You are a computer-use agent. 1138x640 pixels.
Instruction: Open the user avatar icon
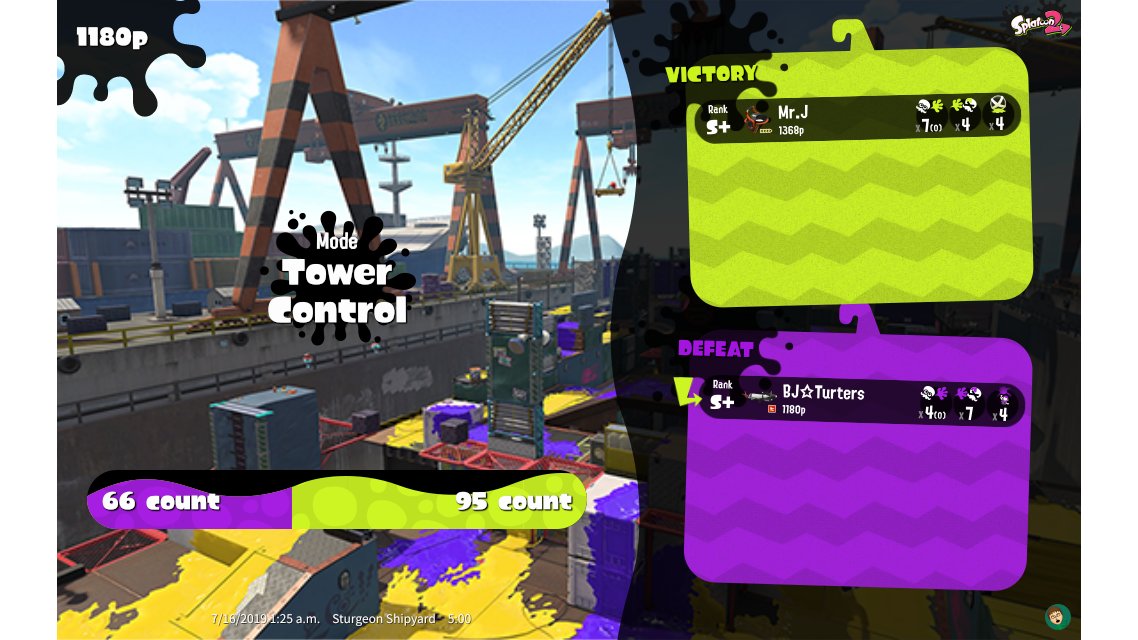pos(1054,615)
